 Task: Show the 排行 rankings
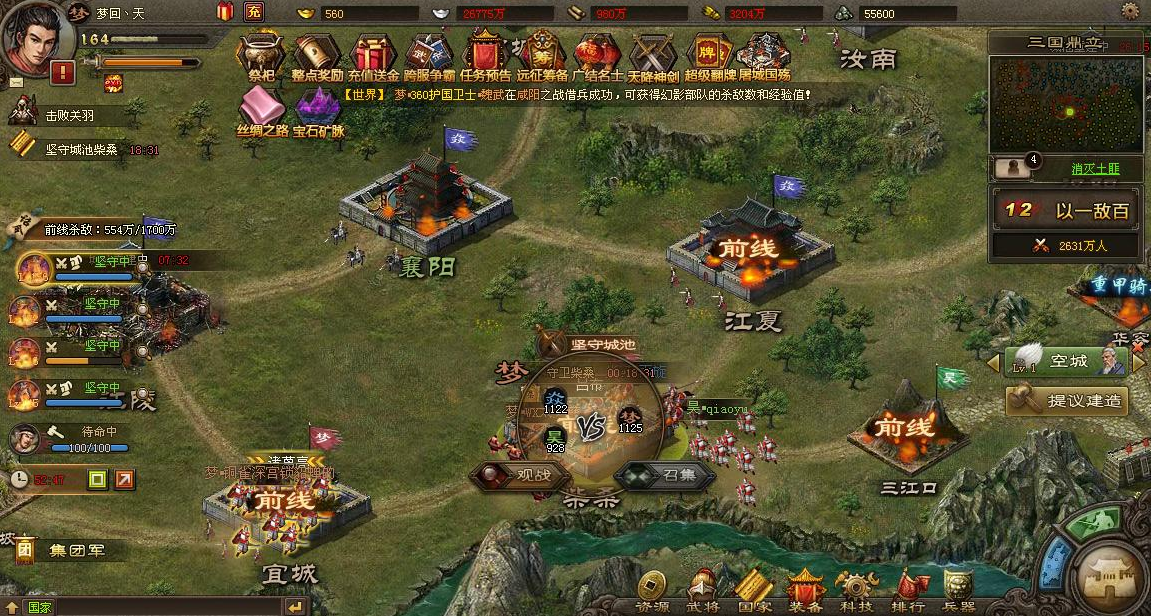click(907, 590)
